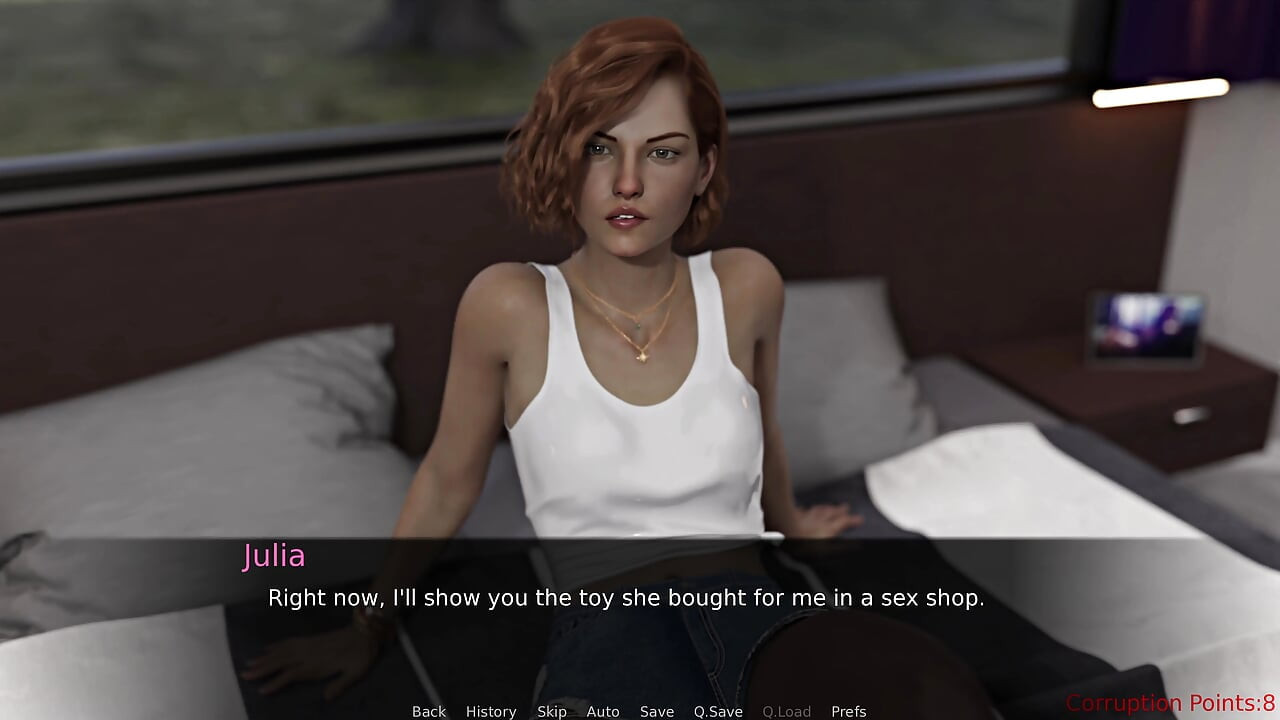The width and height of the screenshot is (1280, 720).
Task: Open the Prefs settings menu
Action: [849, 711]
